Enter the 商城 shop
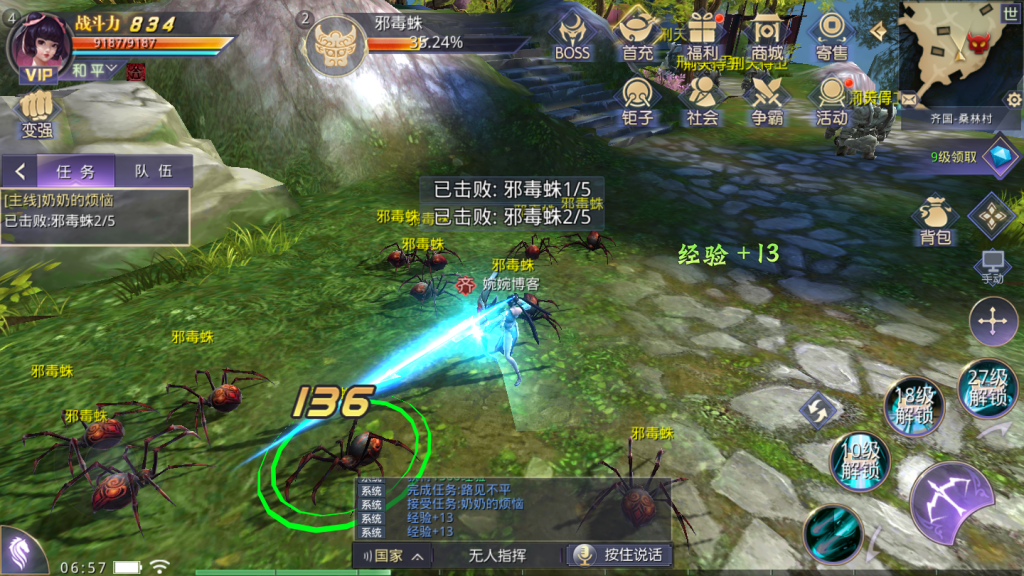The width and height of the screenshot is (1024, 576). click(767, 36)
